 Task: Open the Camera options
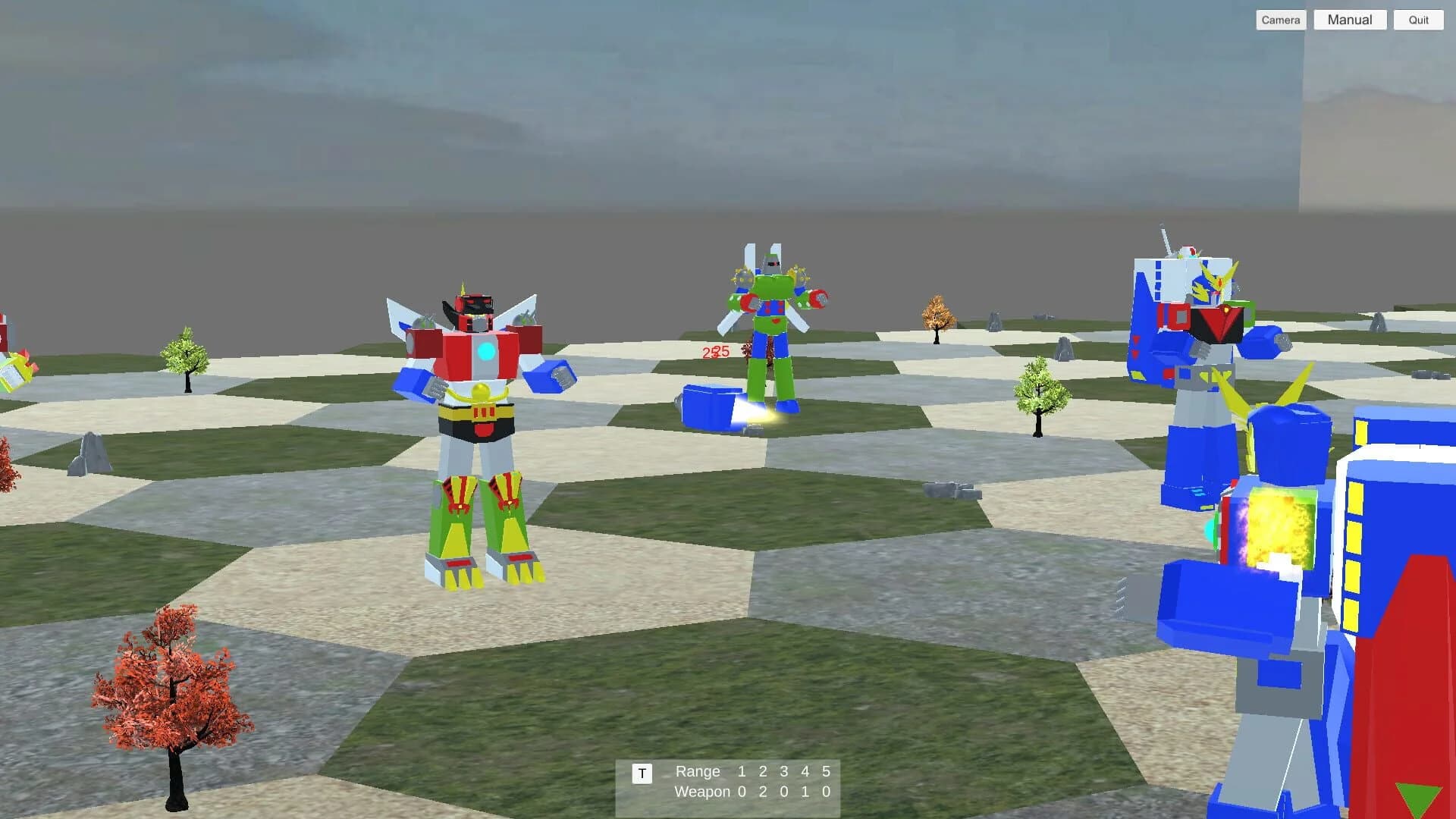[x=1281, y=20]
